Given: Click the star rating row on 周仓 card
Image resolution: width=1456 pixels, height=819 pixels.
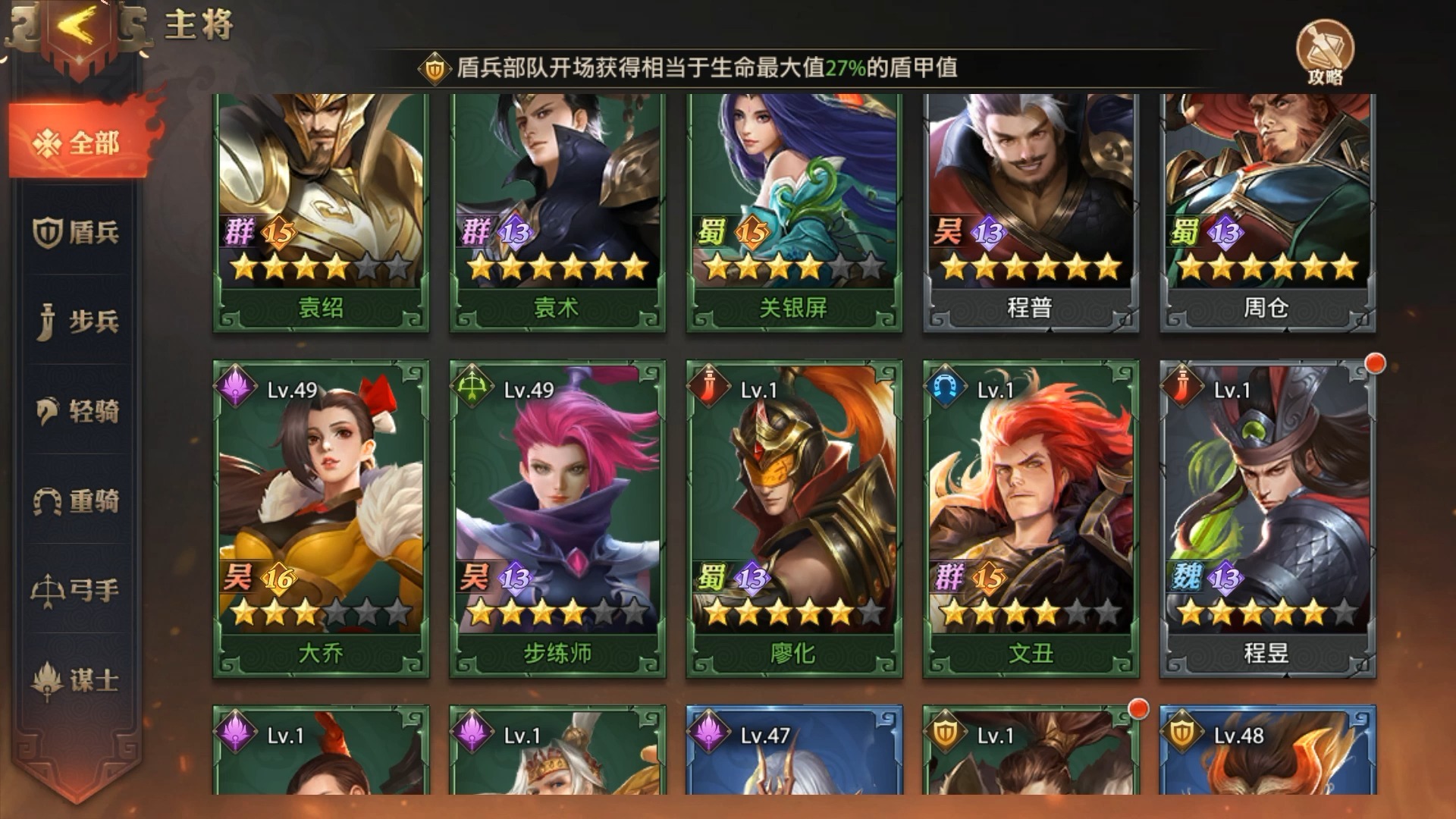Looking at the screenshot, I should tap(1266, 267).
